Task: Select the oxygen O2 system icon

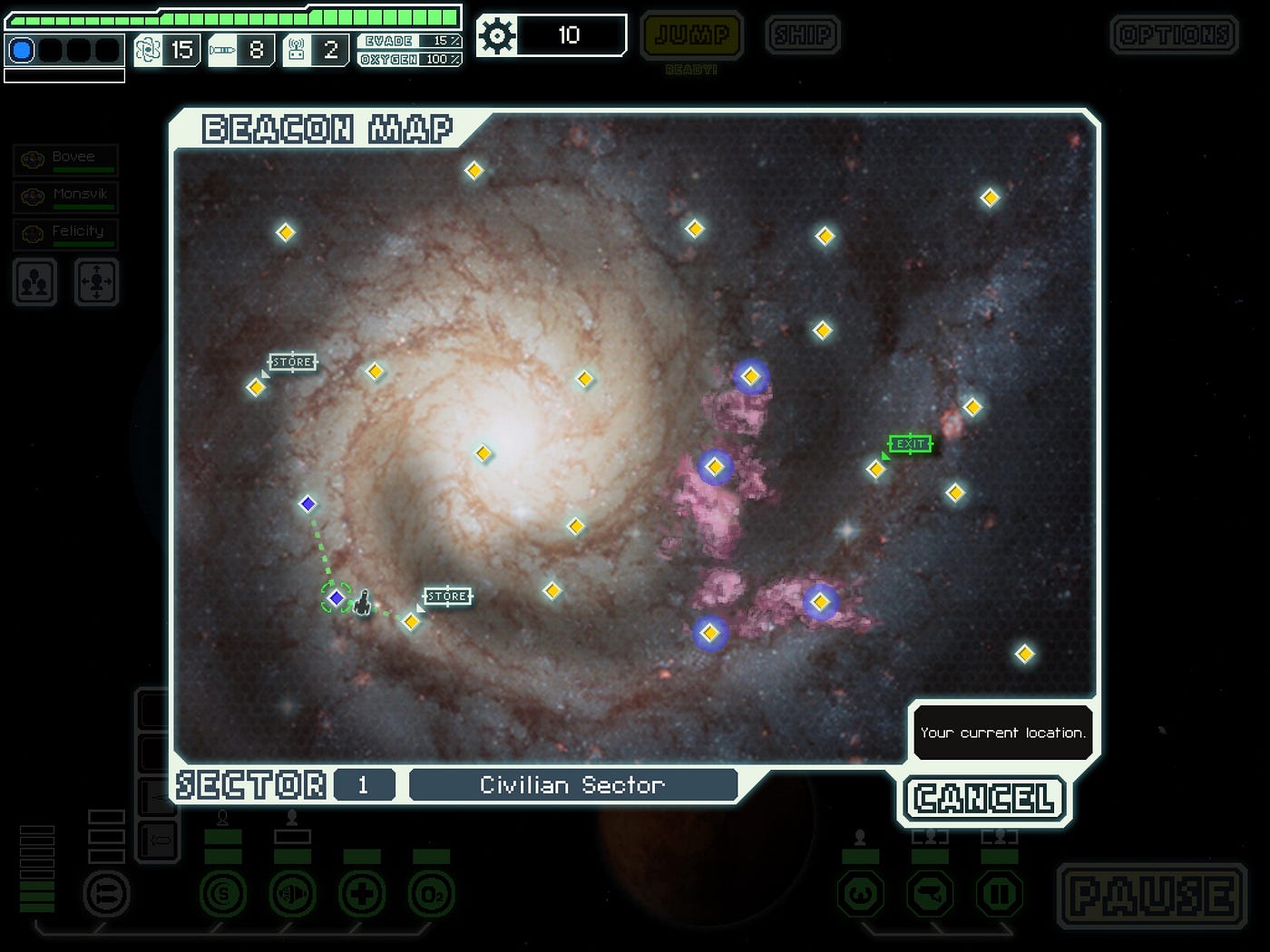Action: tap(431, 895)
